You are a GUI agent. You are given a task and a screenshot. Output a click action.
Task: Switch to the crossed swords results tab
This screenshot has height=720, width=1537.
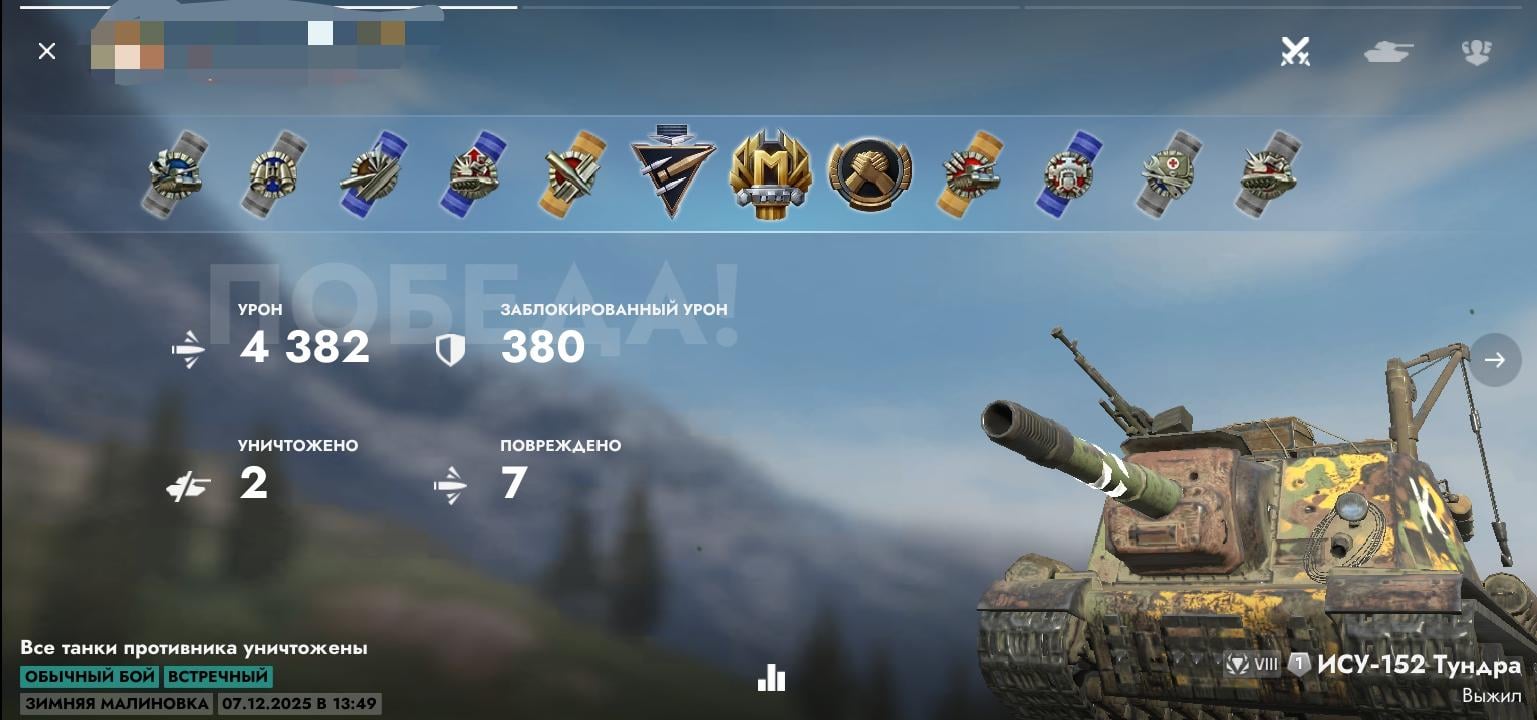tap(1295, 51)
